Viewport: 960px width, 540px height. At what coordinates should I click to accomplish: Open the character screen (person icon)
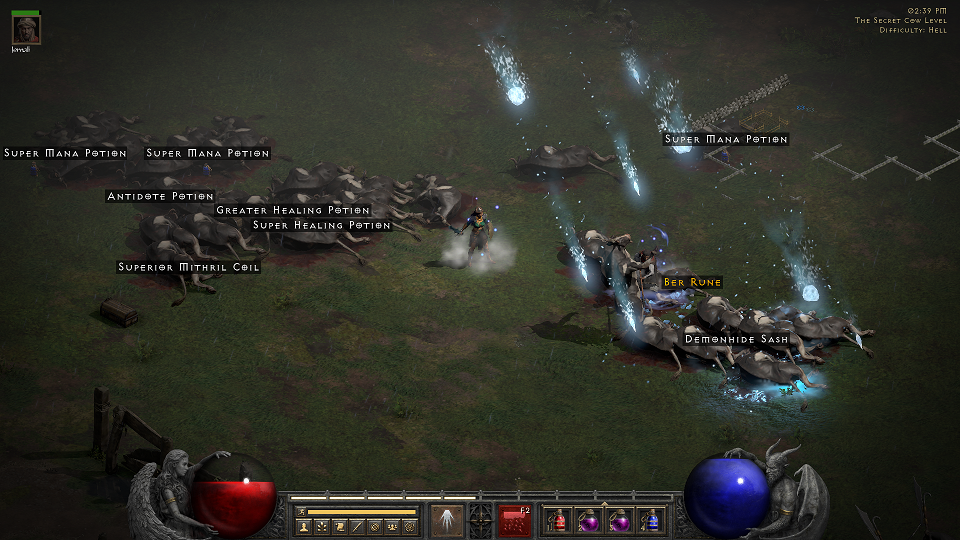[x=303, y=526]
